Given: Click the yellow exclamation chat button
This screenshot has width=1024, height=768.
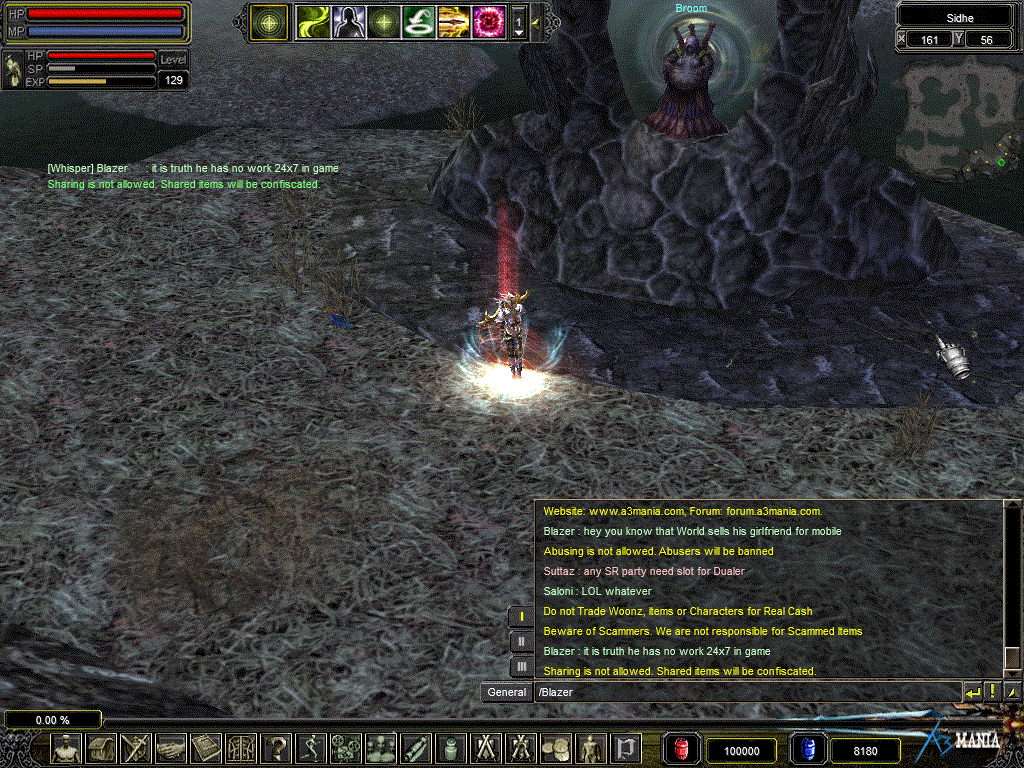Looking at the screenshot, I should tap(993, 691).
